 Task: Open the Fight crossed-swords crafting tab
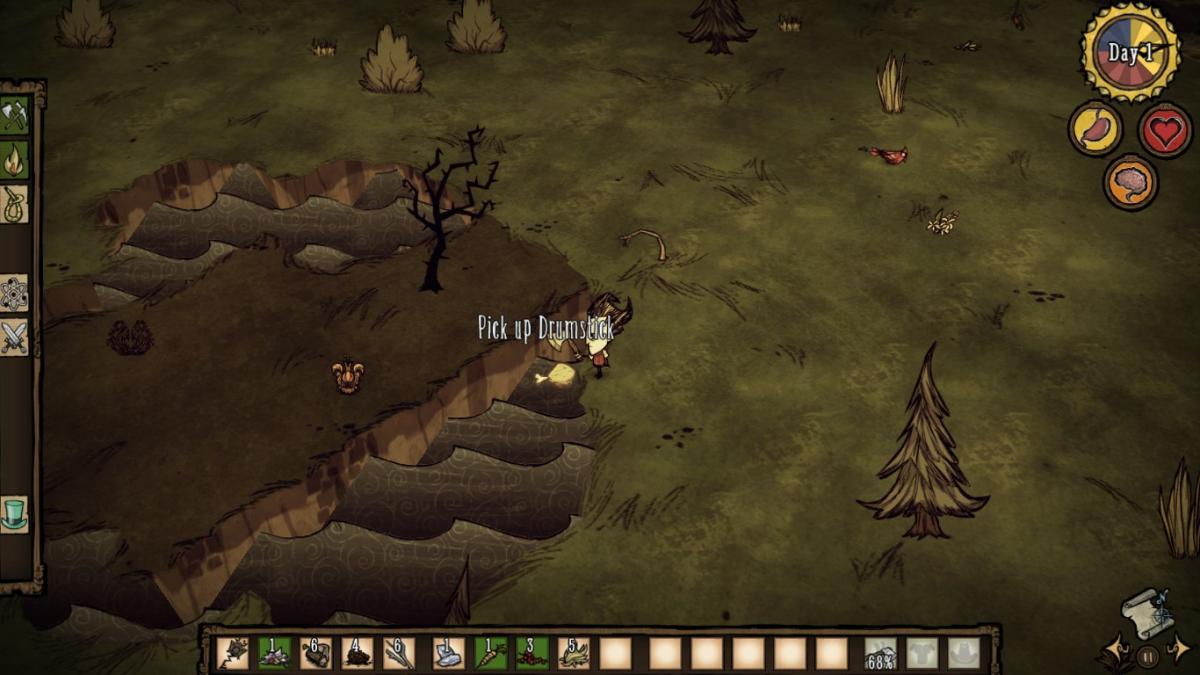pyautogui.click(x=14, y=338)
